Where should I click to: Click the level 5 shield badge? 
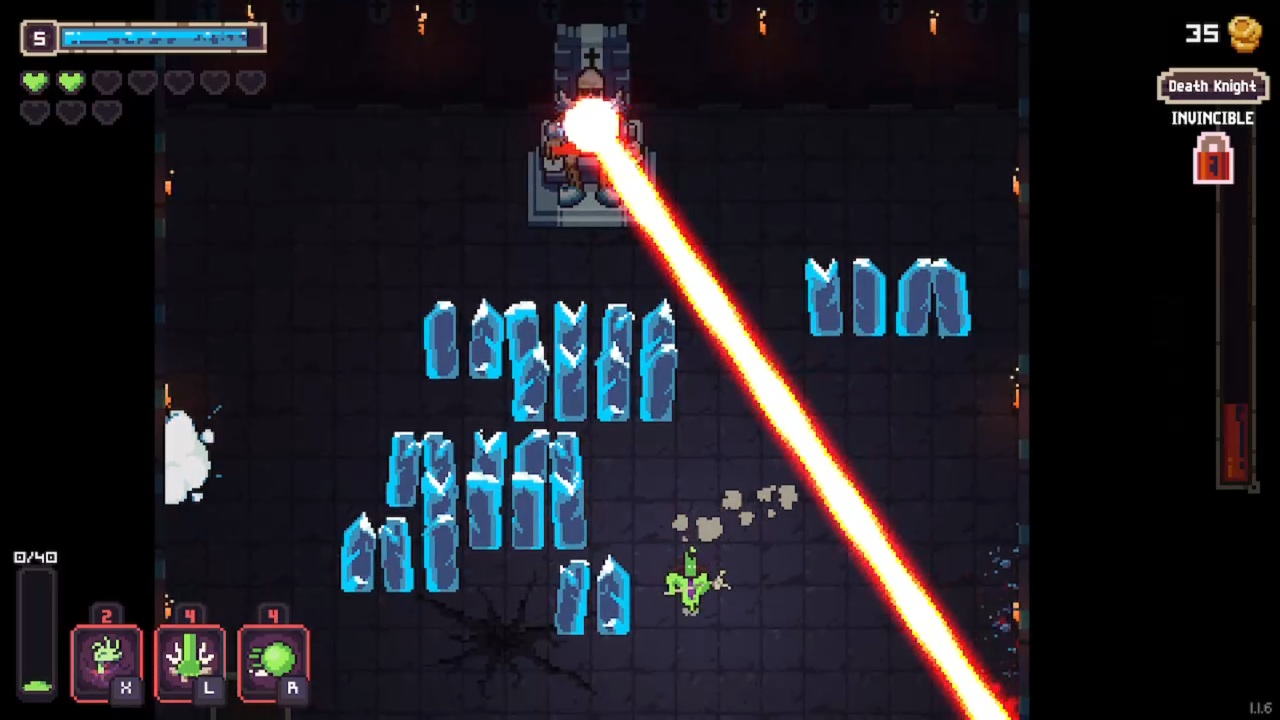tap(38, 37)
